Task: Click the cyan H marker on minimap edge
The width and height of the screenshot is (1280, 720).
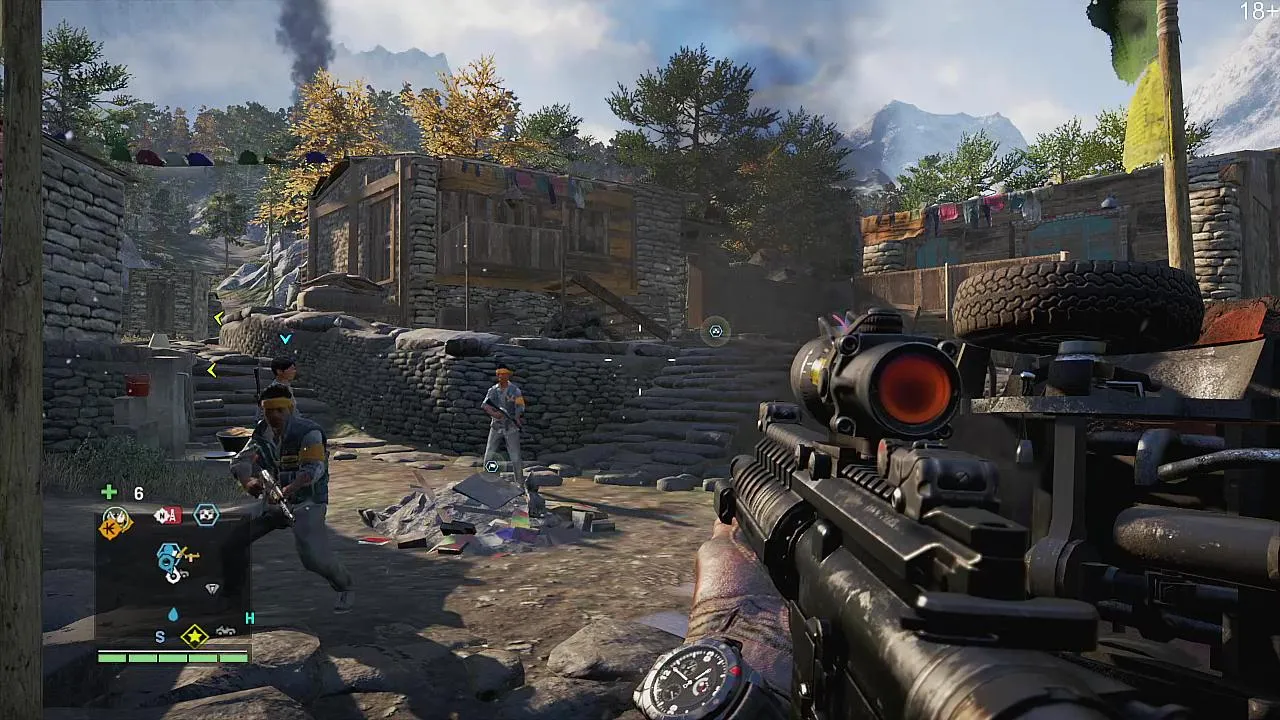Action: (249, 618)
